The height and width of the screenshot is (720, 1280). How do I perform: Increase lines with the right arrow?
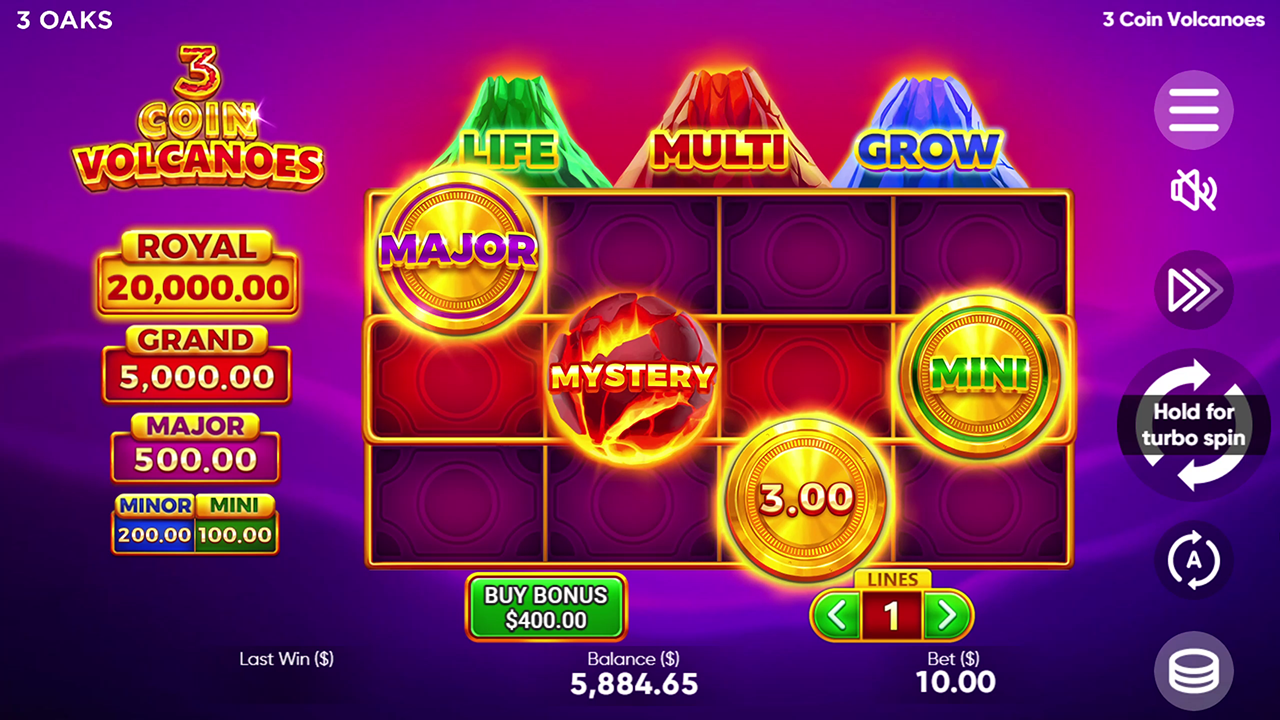point(950,613)
